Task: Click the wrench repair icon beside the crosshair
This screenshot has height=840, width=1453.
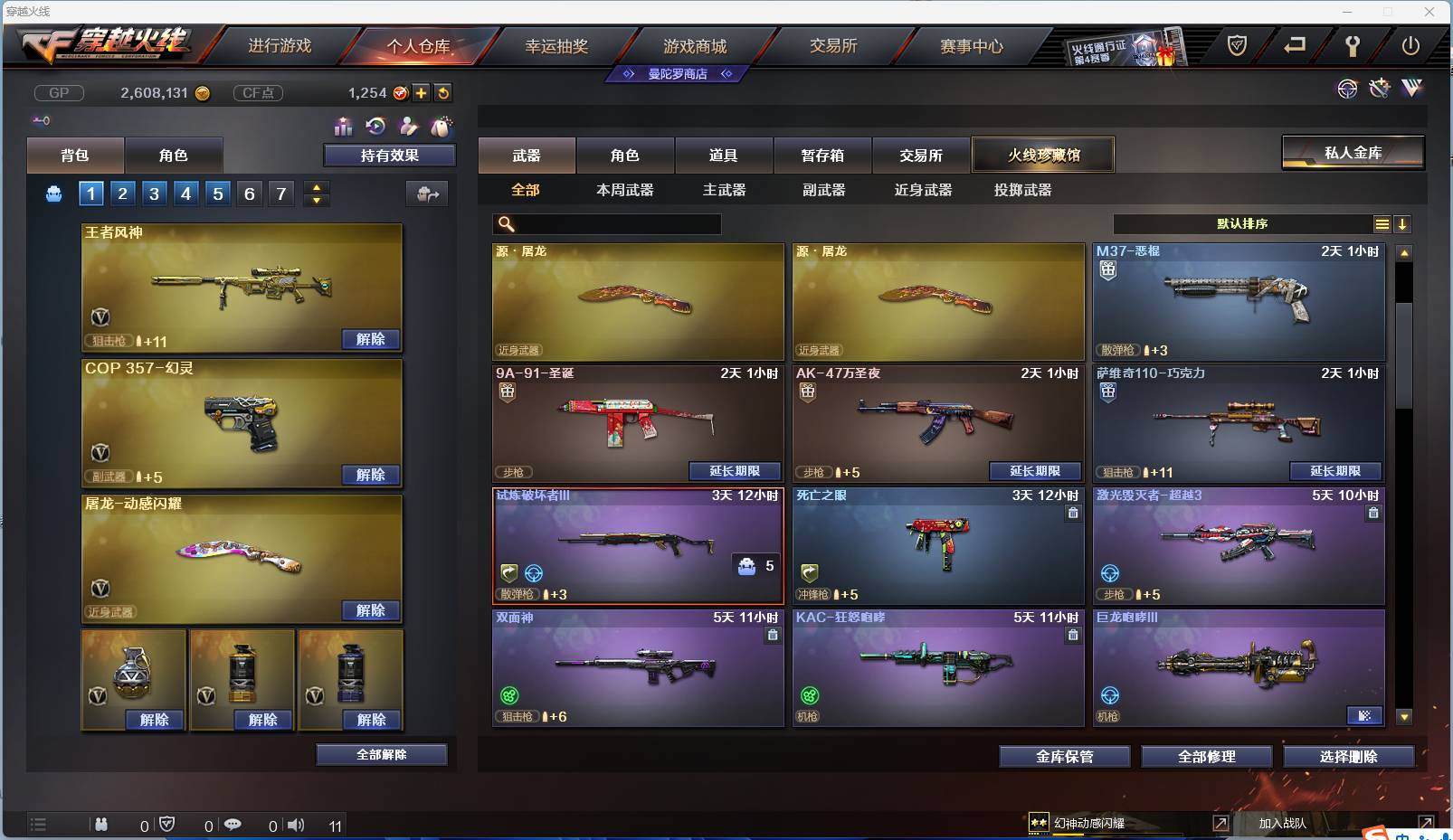Action: [x=1379, y=90]
